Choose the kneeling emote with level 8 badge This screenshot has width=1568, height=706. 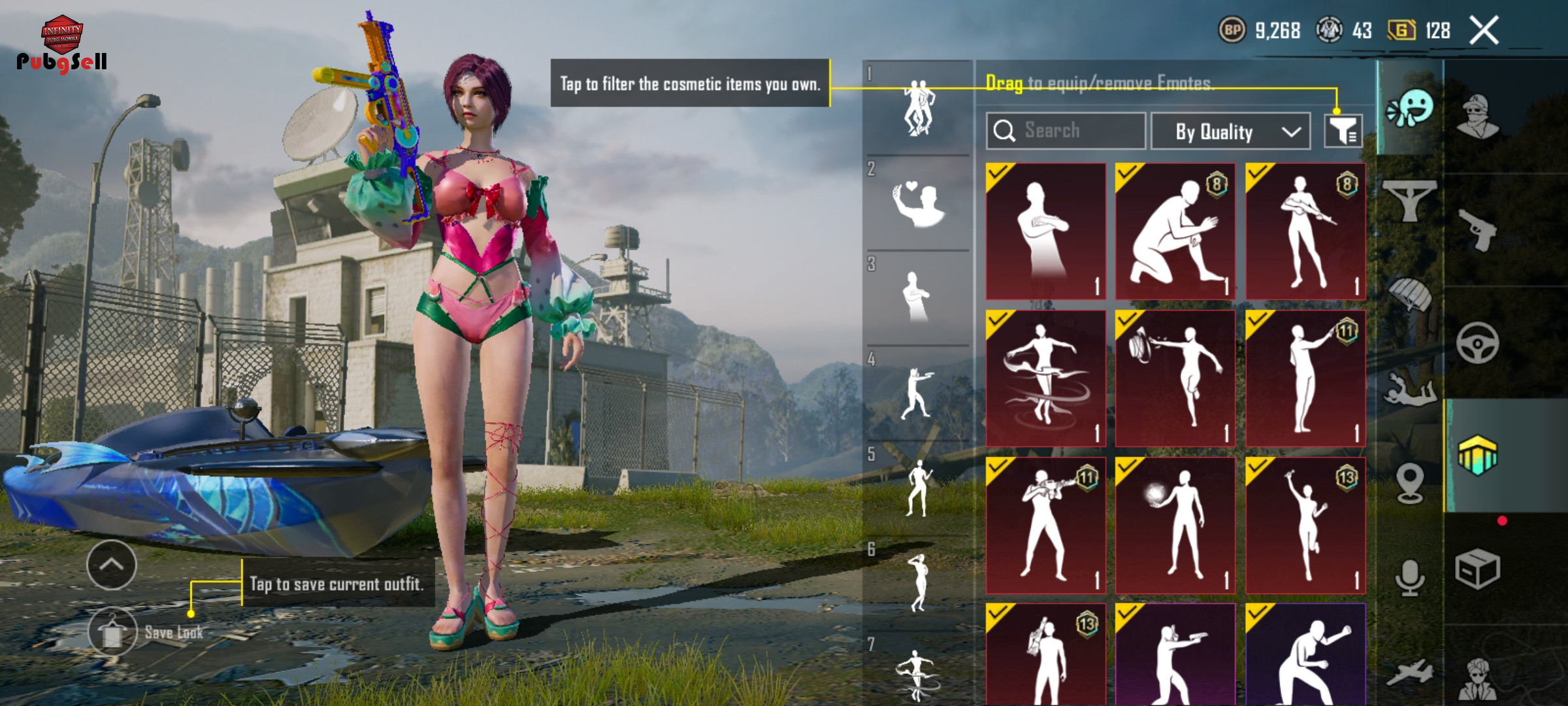coord(1175,231)
